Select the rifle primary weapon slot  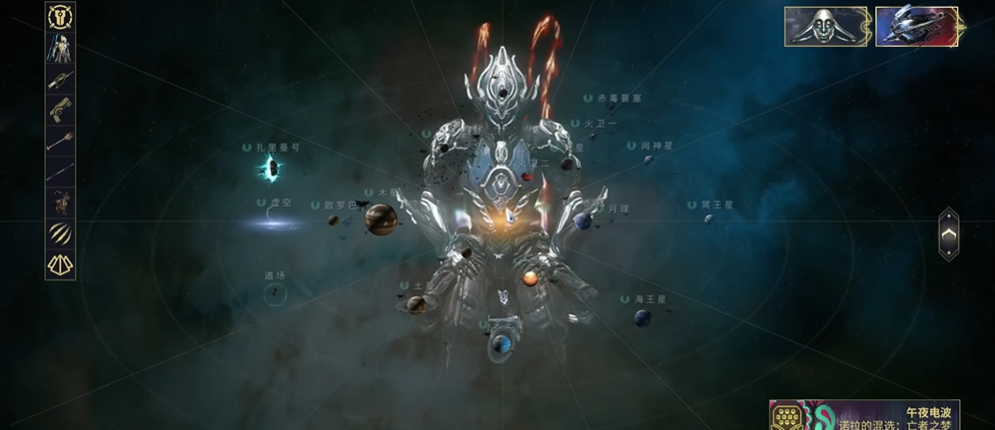coord(61,80)
